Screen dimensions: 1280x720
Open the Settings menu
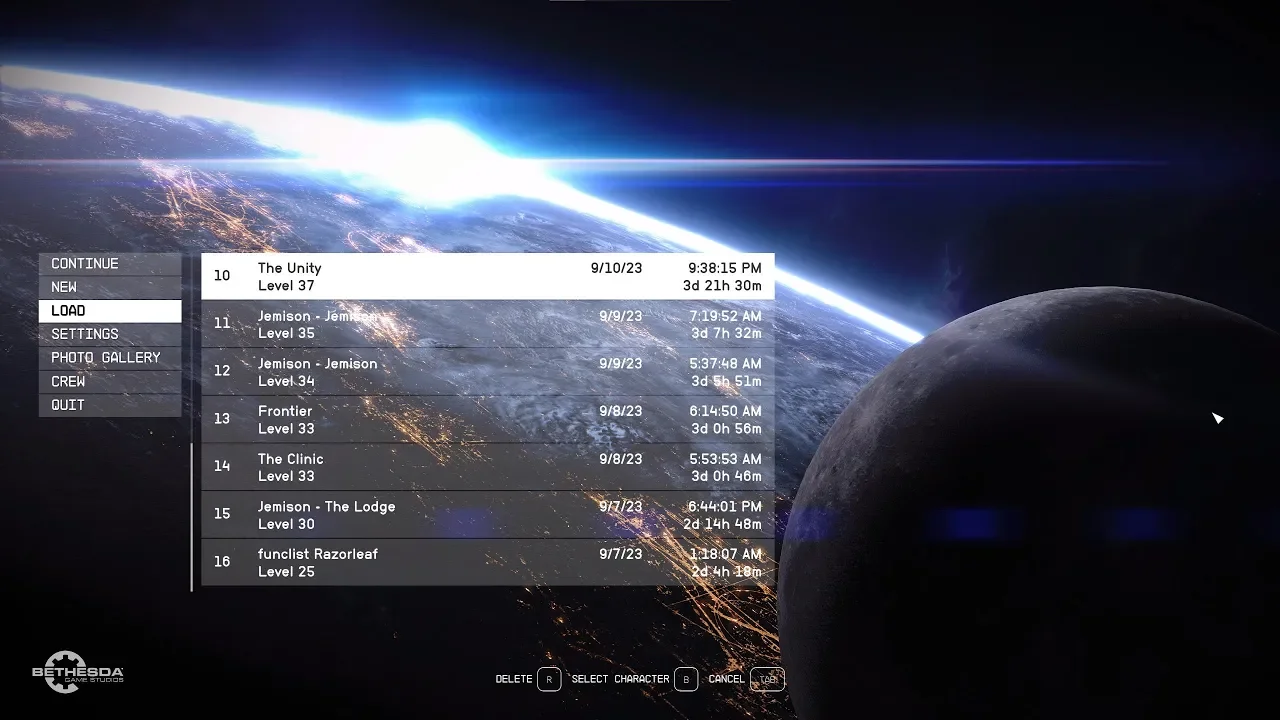110,334
